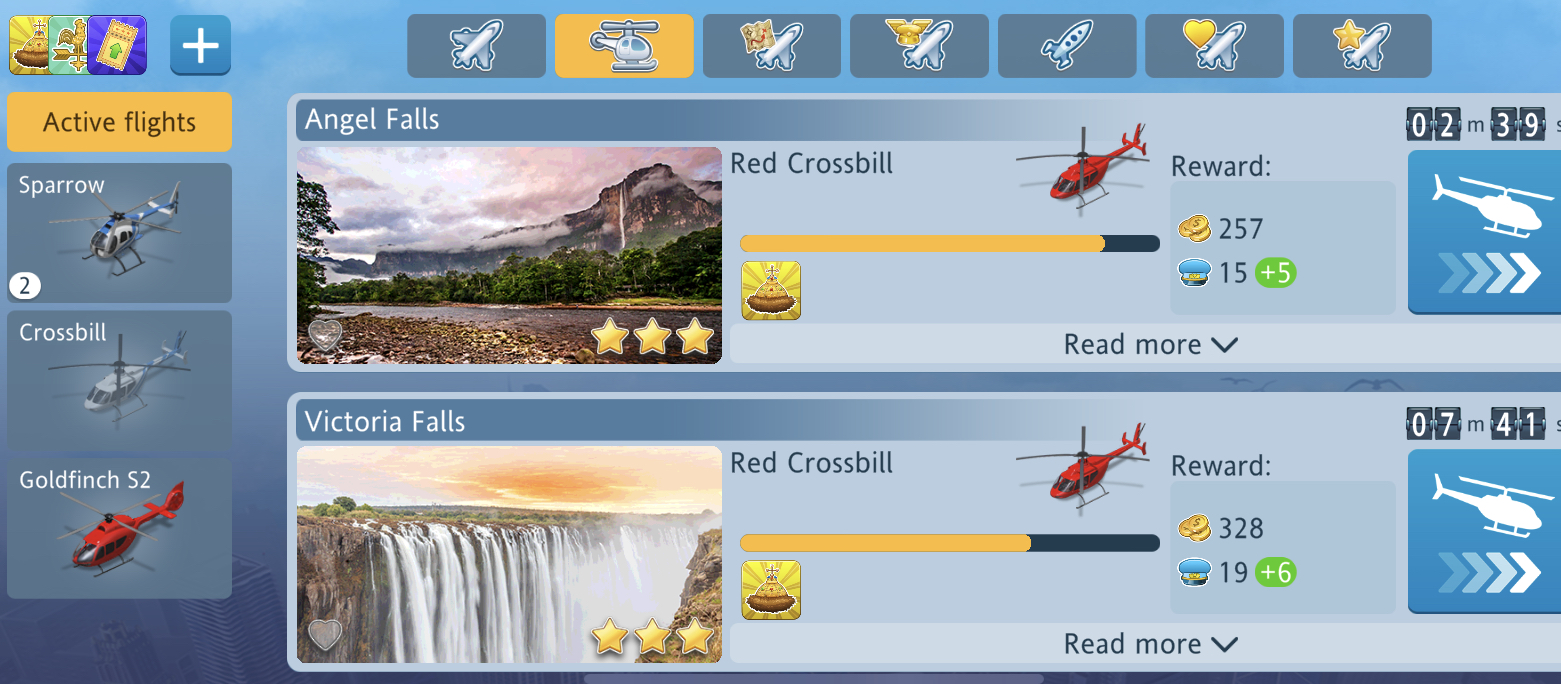1561x684 pixels.
Task: Switch to the airplane flights tab
Action: 476,46
